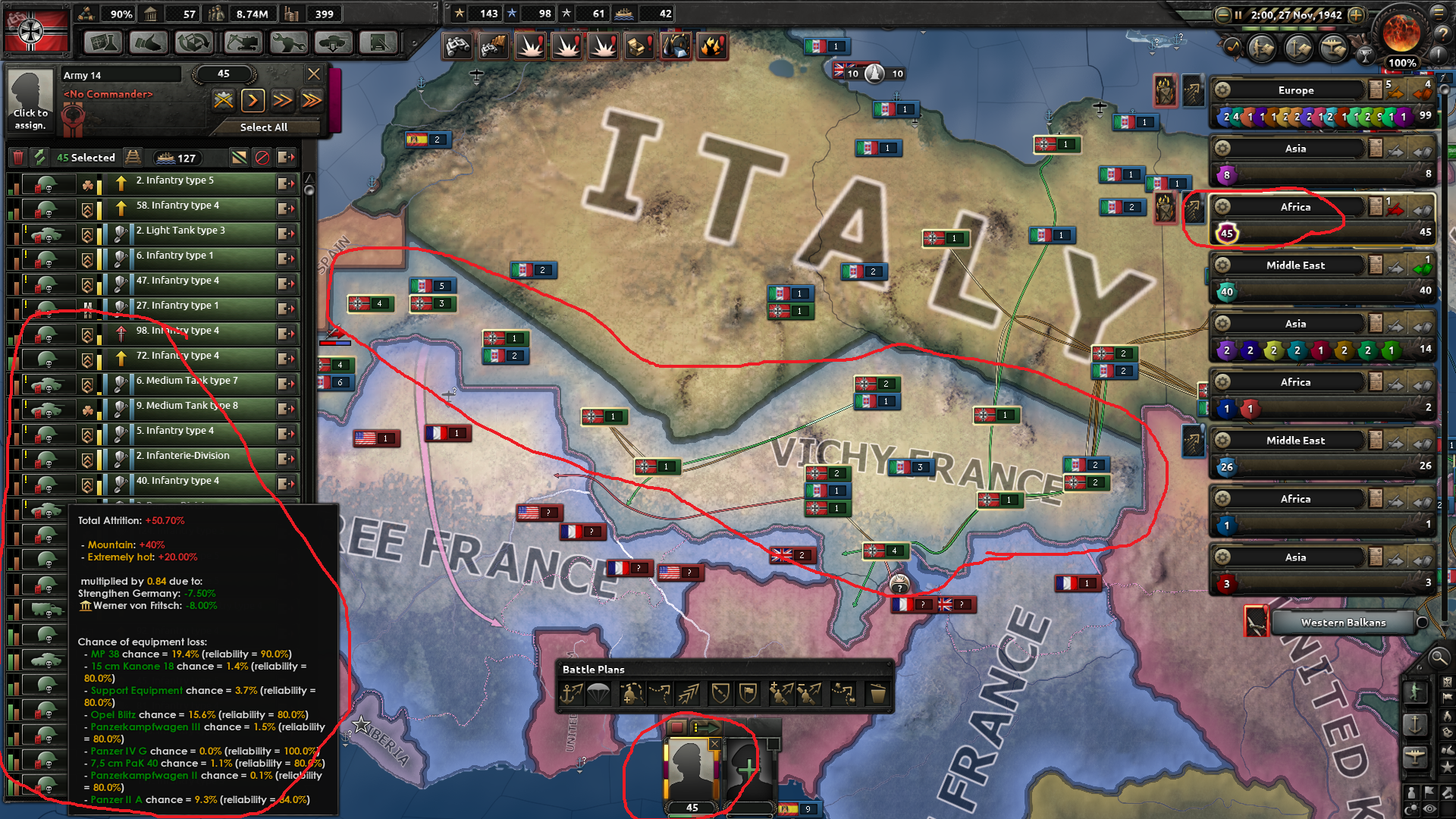
Task: Open the Trade menu
Action: tap(194, 43)
